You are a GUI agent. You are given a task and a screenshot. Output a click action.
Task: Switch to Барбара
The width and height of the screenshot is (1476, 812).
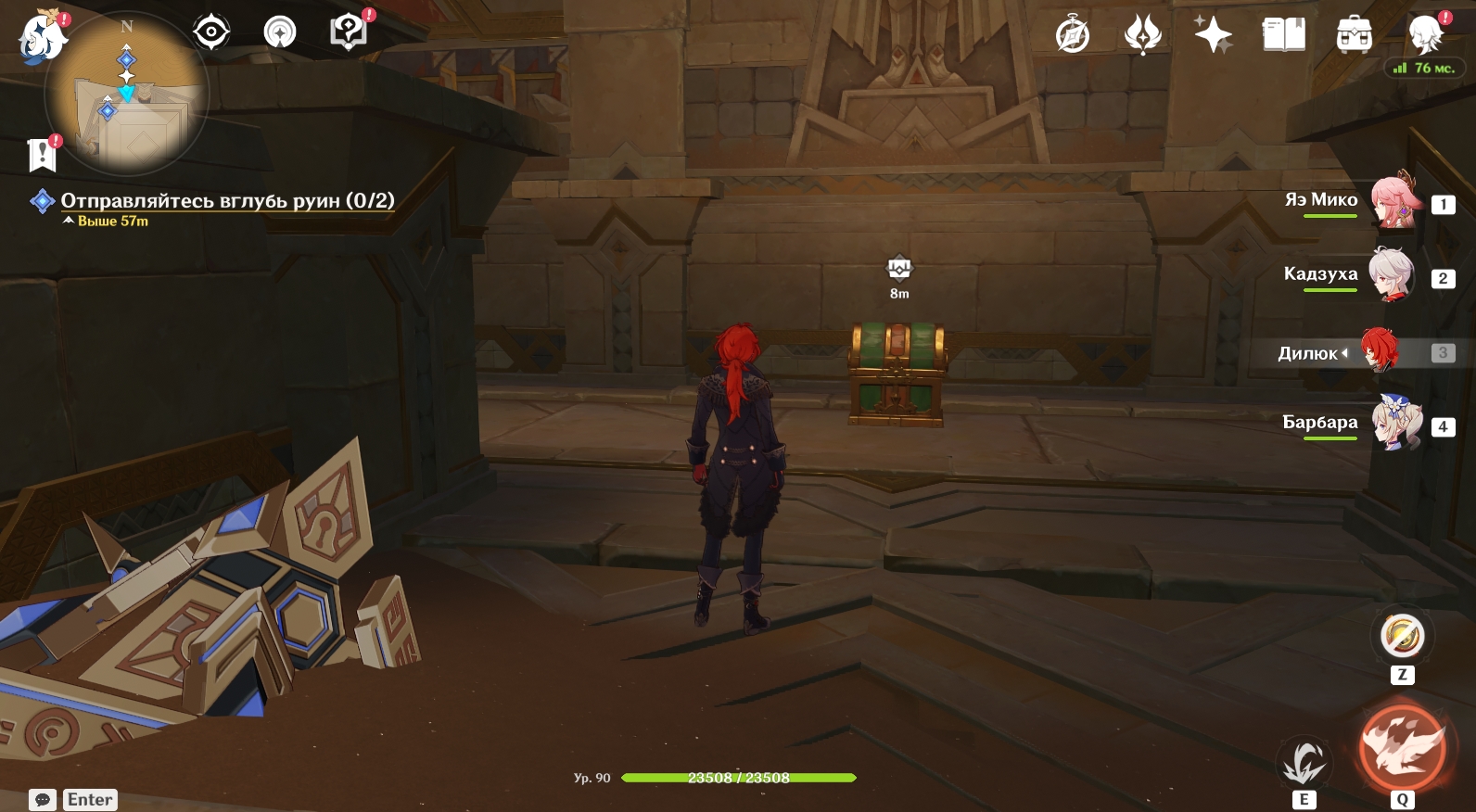click(x=1396, y=424)
